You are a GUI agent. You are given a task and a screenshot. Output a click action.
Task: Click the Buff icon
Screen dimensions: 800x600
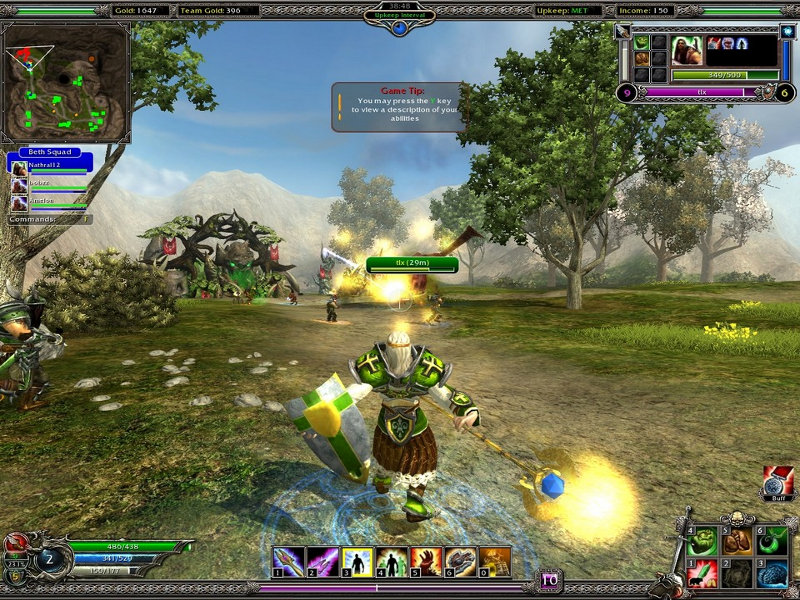(x=777, y=482)
